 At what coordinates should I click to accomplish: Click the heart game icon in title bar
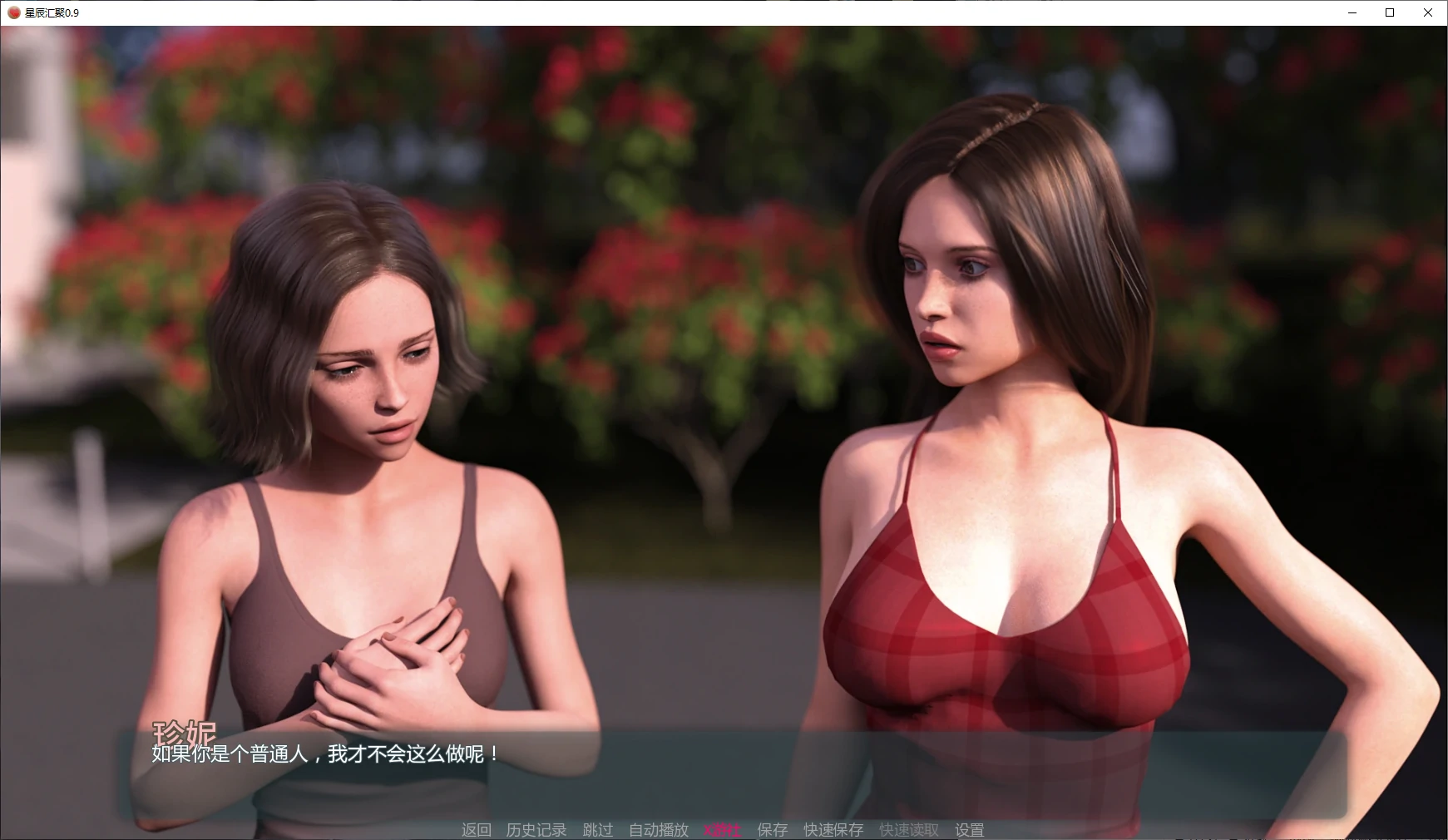pos(13,12)
